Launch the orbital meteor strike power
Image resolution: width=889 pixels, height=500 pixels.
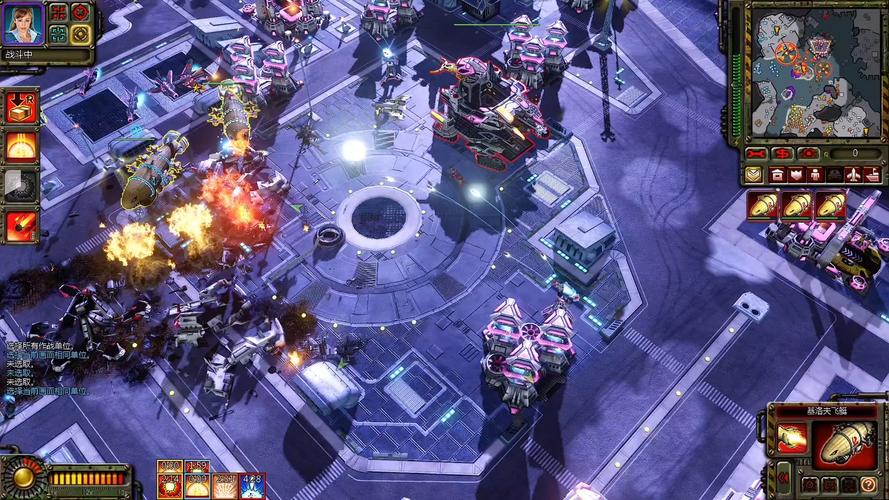tap(21, 226)
